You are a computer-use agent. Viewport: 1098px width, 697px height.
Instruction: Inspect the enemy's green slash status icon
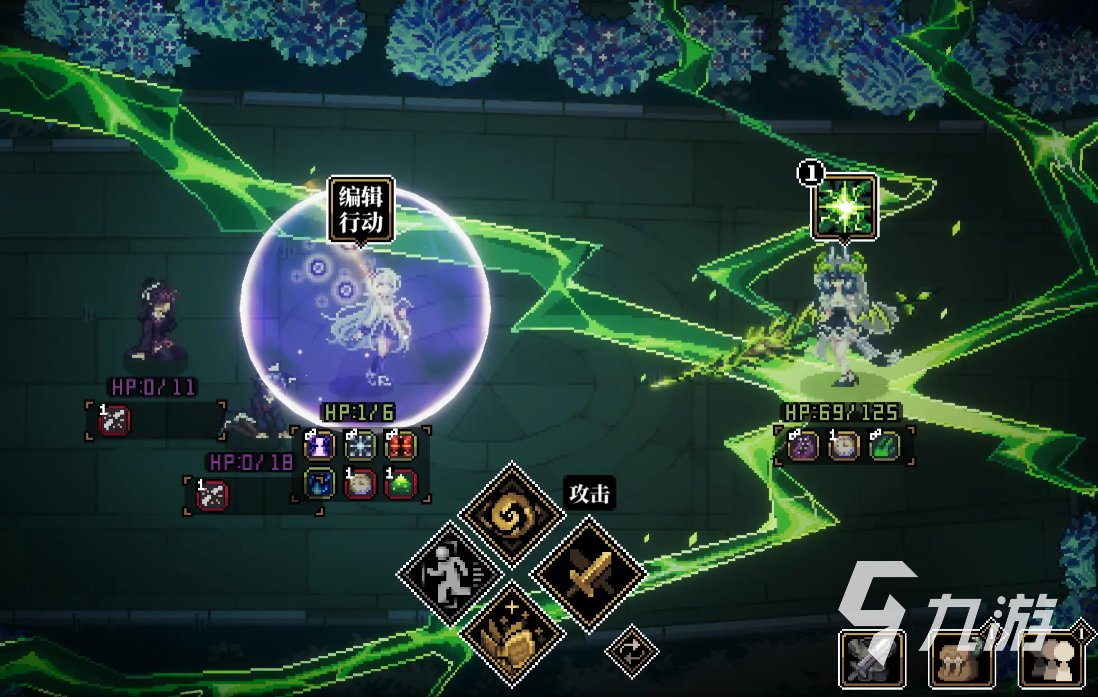pyautogui.click(x=885, y=445)
